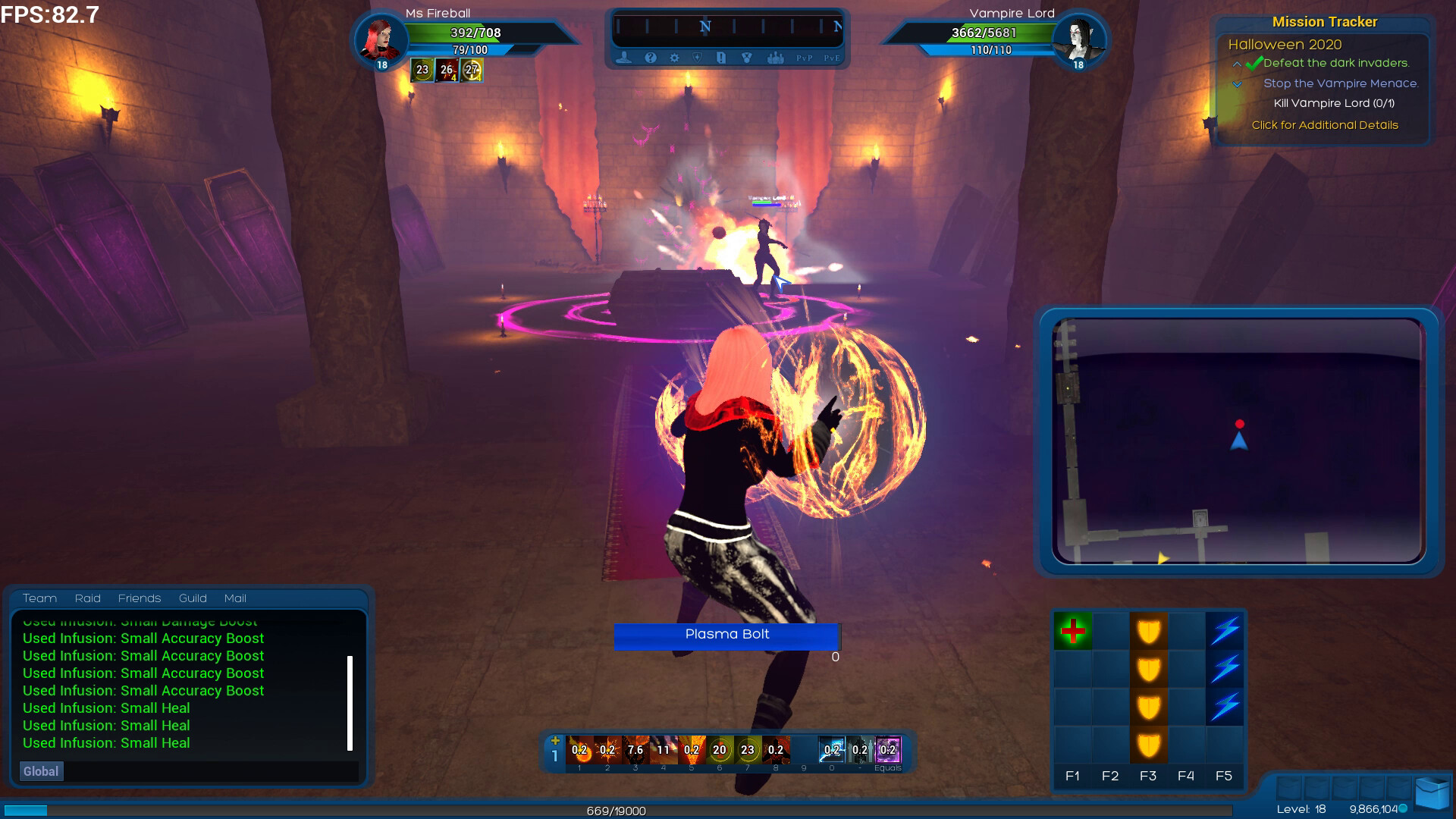
Task: Toggle the Equals slot power in hotbar
Action: (x=887, y=751)
